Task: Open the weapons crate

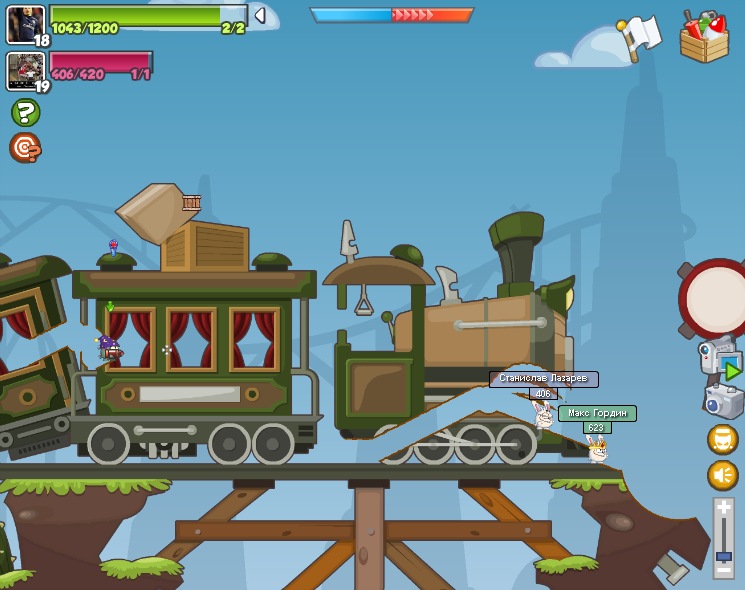Action: coord(704,39)
